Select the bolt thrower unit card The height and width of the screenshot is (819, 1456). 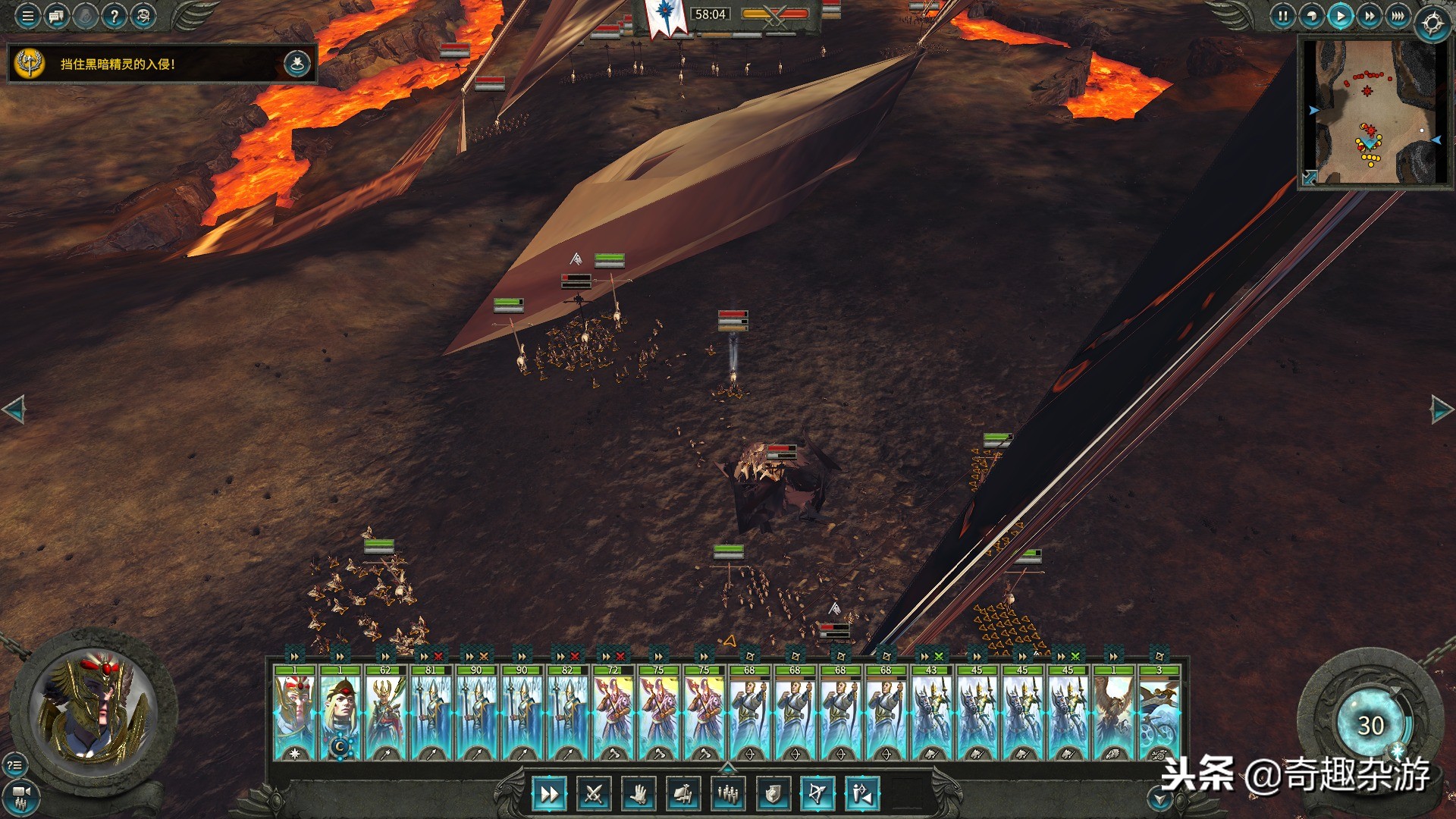tap(1159, 713)
